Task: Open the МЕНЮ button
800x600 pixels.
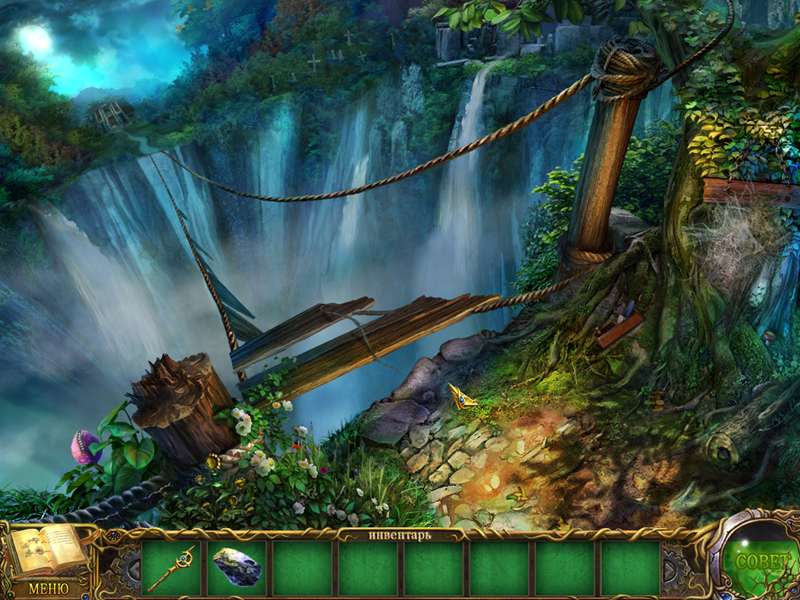Action: coord(47,588)
